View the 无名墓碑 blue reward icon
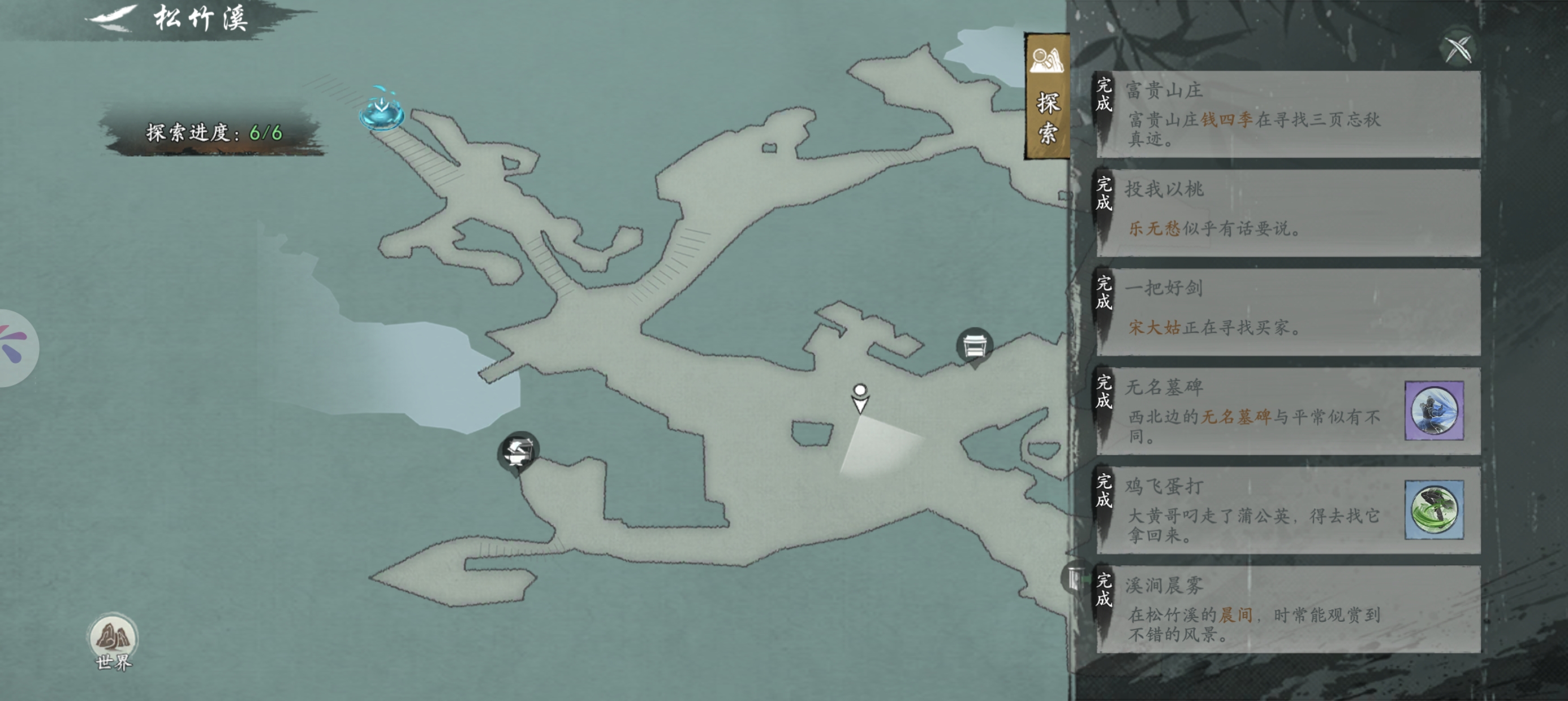 [1433, 411]
